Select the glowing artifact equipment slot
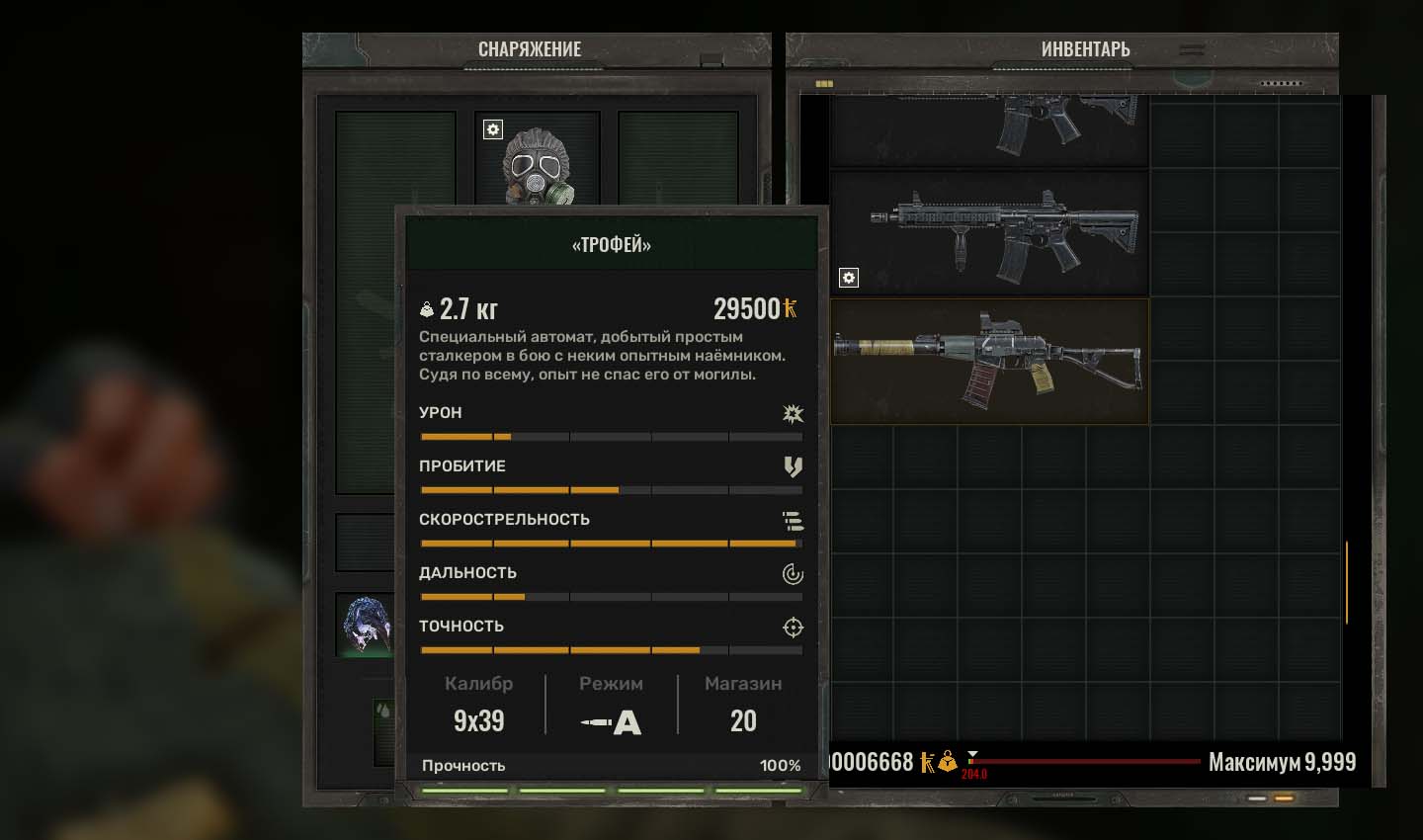Screen dimensions: 1423x840 pyautogui.click(x=365, y=626)
